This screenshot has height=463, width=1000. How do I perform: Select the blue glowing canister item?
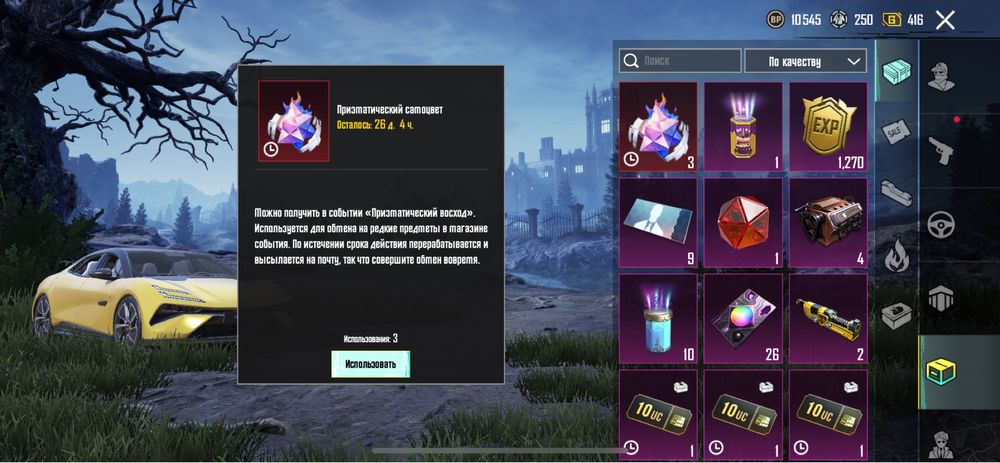click(x=658, y=318)
